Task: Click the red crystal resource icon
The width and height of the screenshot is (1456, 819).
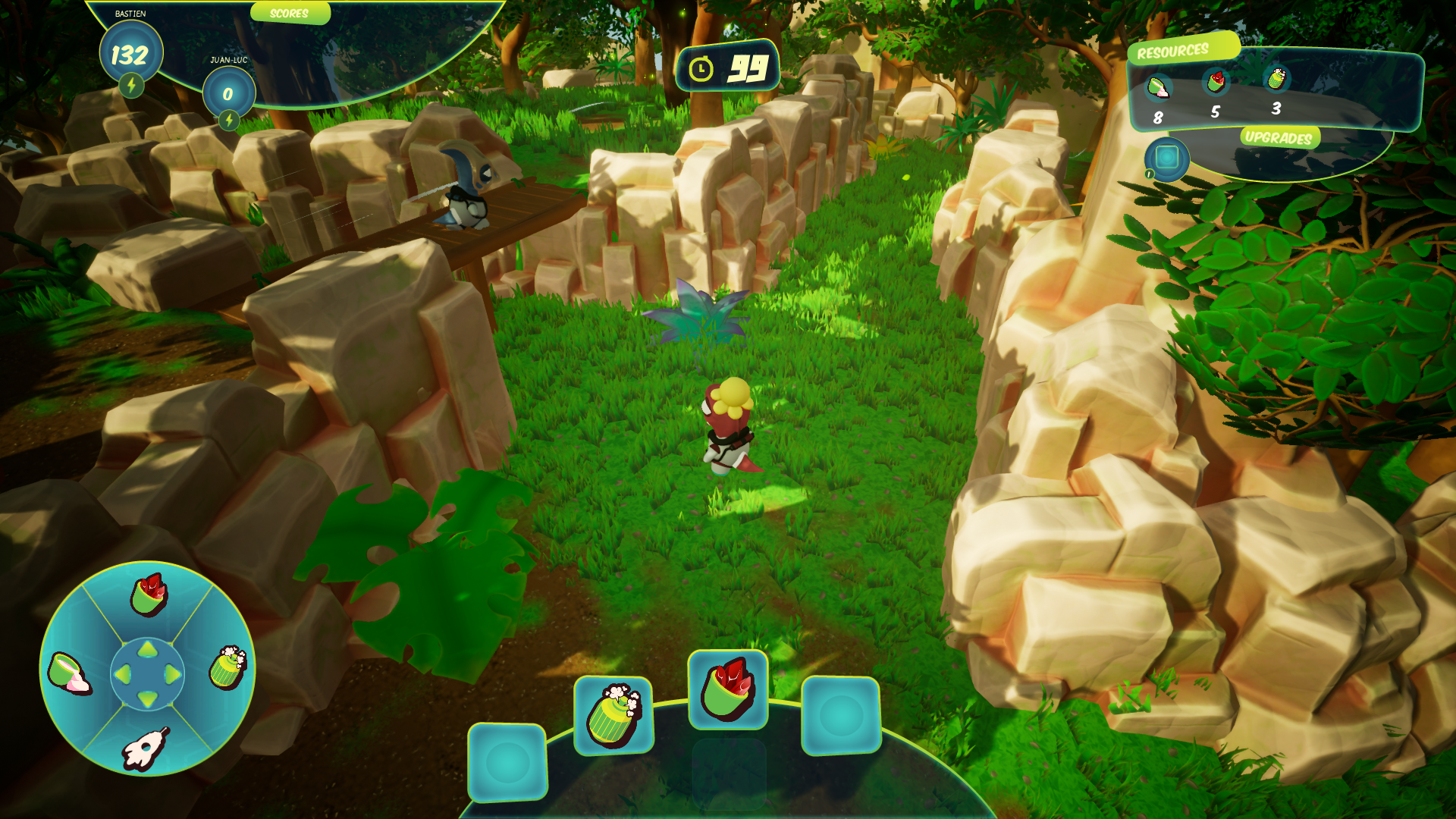Action: click(1216, 81)
